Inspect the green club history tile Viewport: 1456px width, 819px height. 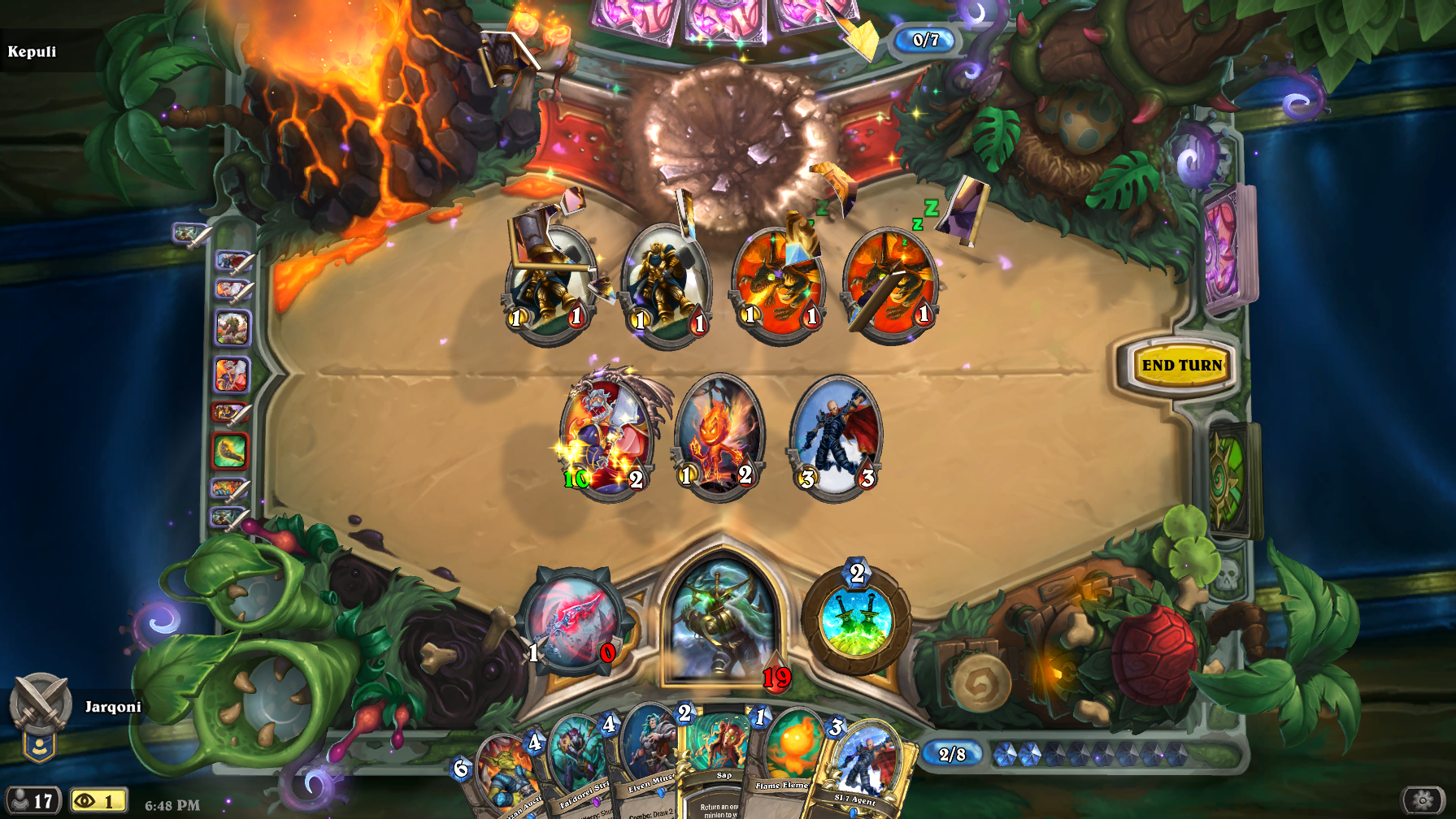pos(231,450)
